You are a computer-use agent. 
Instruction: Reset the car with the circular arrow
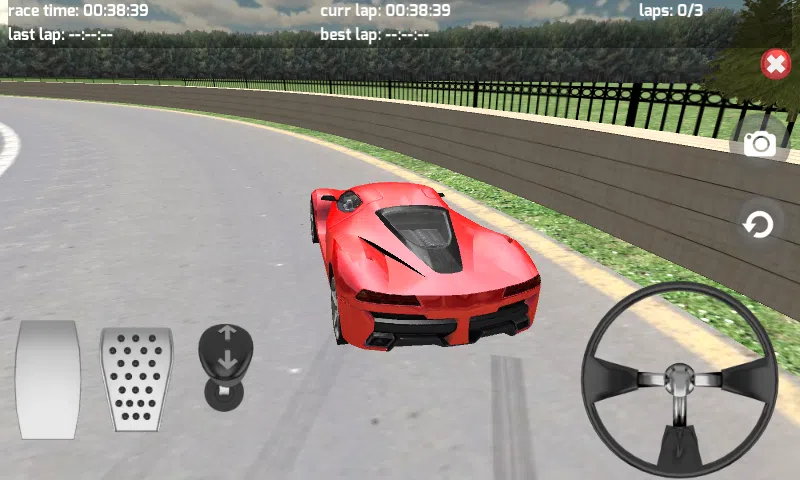click(x=759, y=225)
